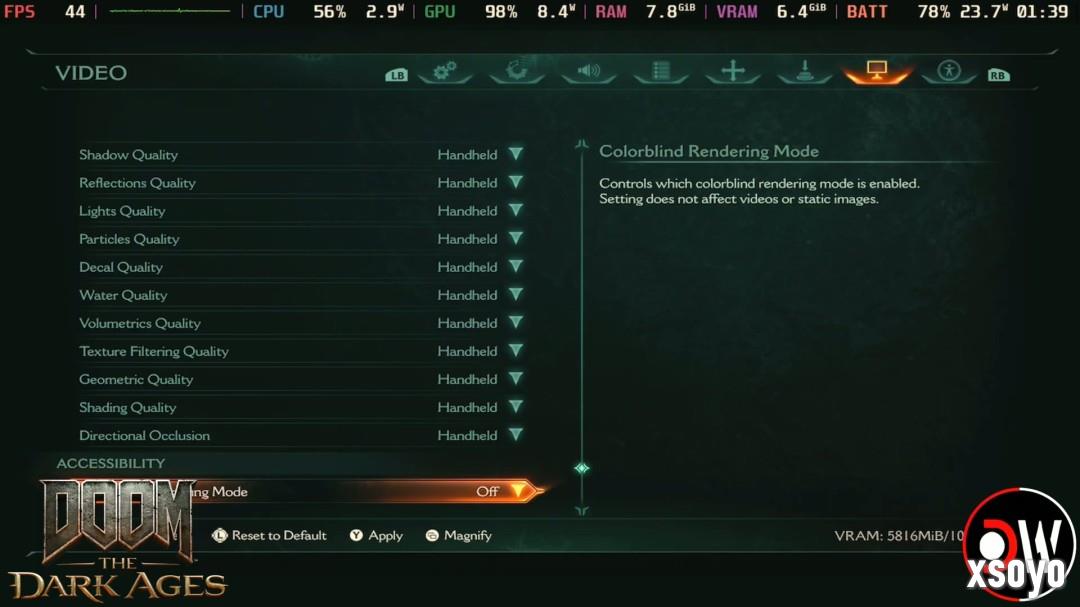The width and height of the screenshot is (1080, 607).
Task: Select the joystick controls tab
Action: click(x=805, y=71)
